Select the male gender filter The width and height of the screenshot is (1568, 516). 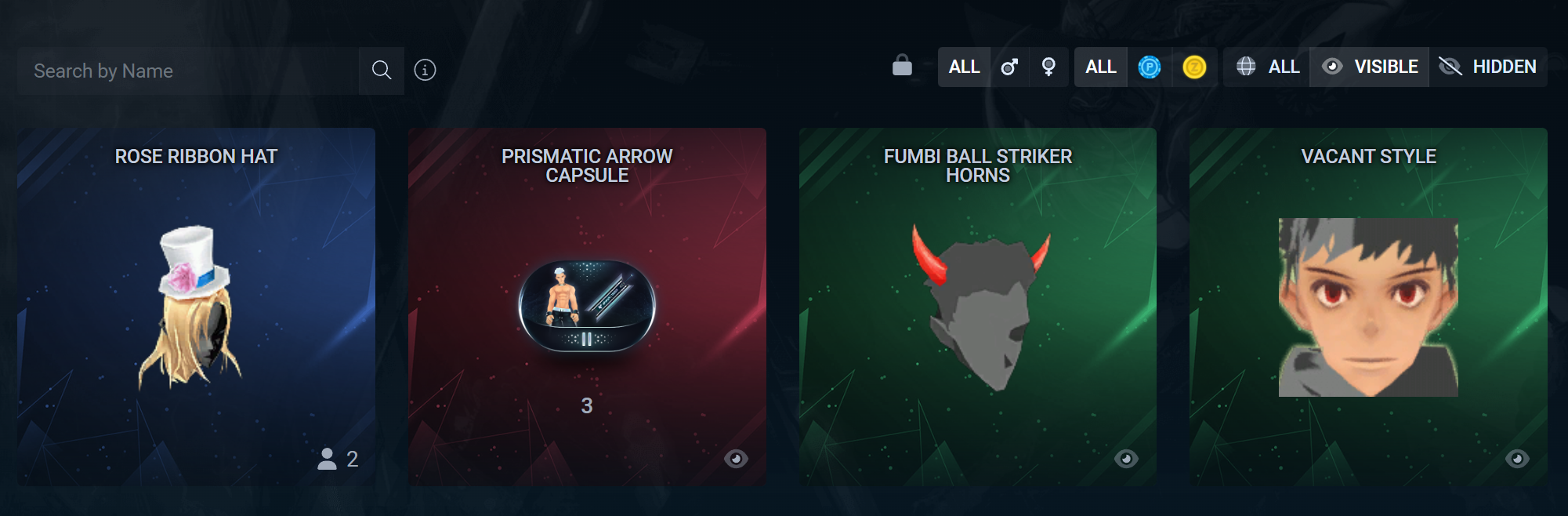coord(1009,67)
